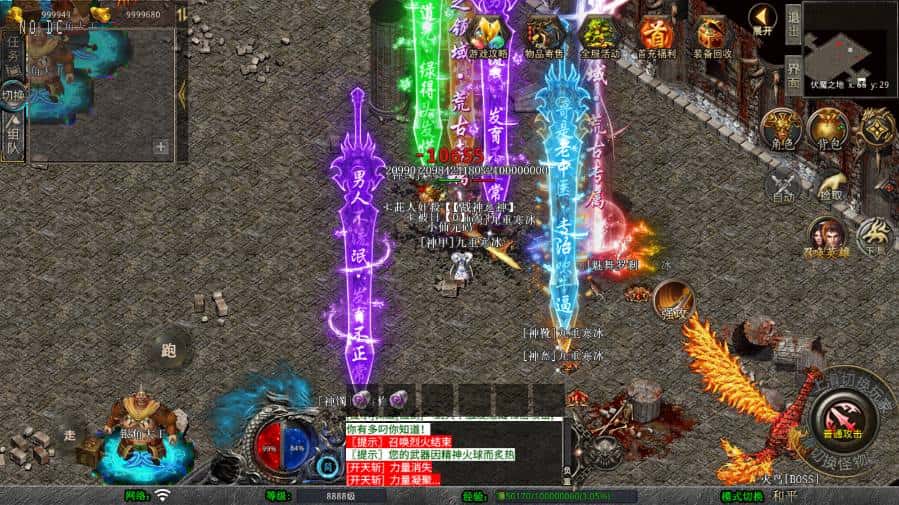Claim the 首充福利 first-recharge bonus
The image size is (899, 505).
(655, 35)
